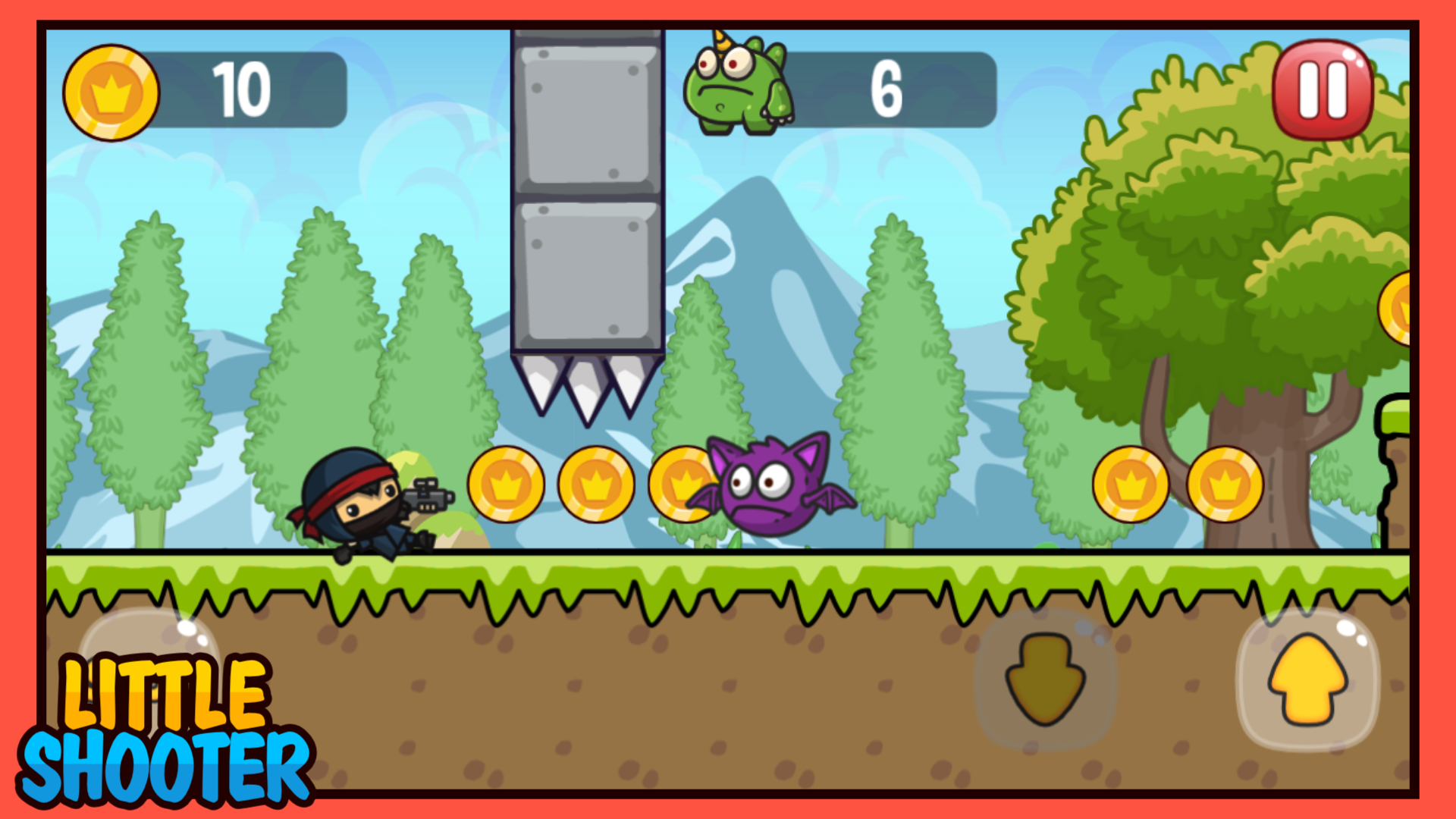Tap the ninja's rifle
Image resolution: width=1456 pixels, height=819 pixels.
pyautogui.click(x=428, y=497)
